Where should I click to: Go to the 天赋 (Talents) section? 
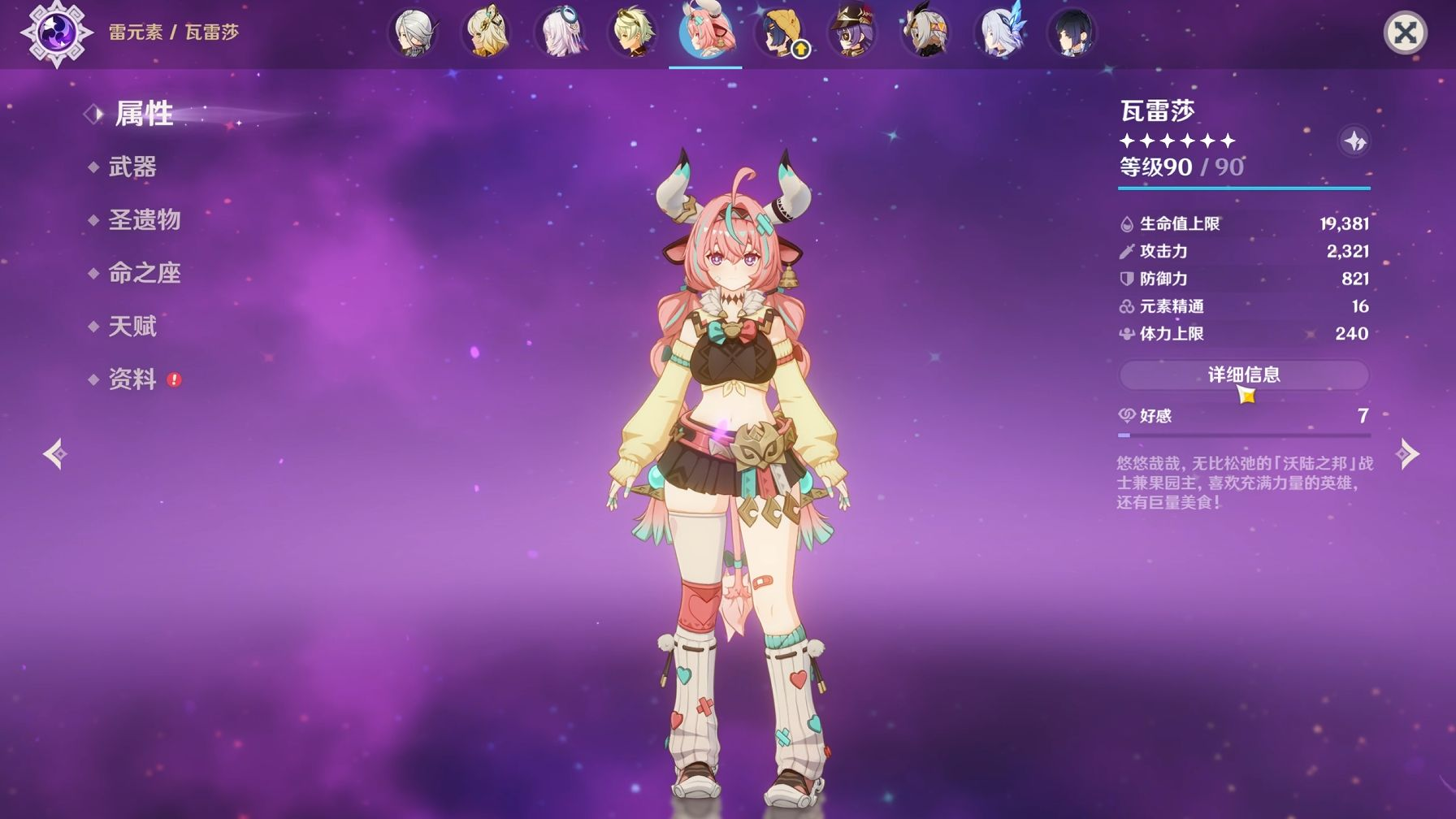point(132,327)
